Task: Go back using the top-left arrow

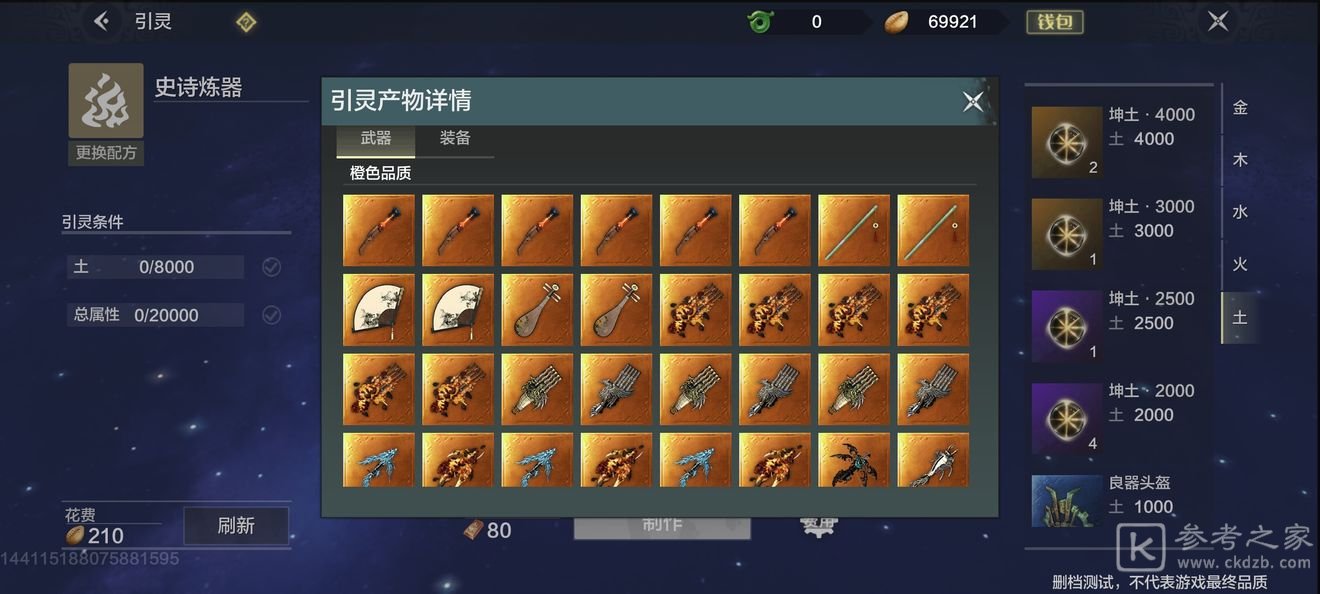Action: click(101, 21)
